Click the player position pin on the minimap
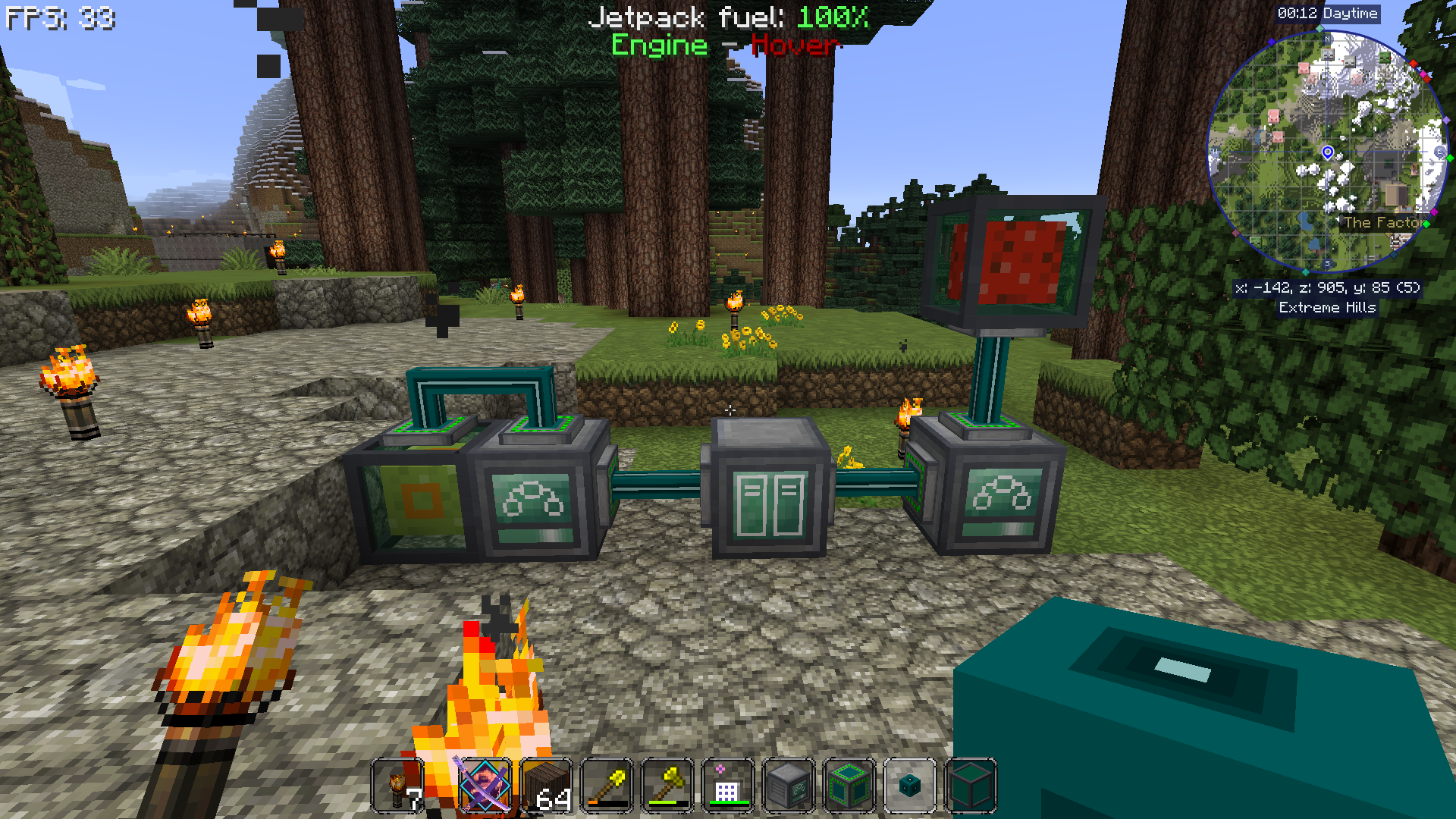1456x819 pixels. click(x=1328, y=152)
